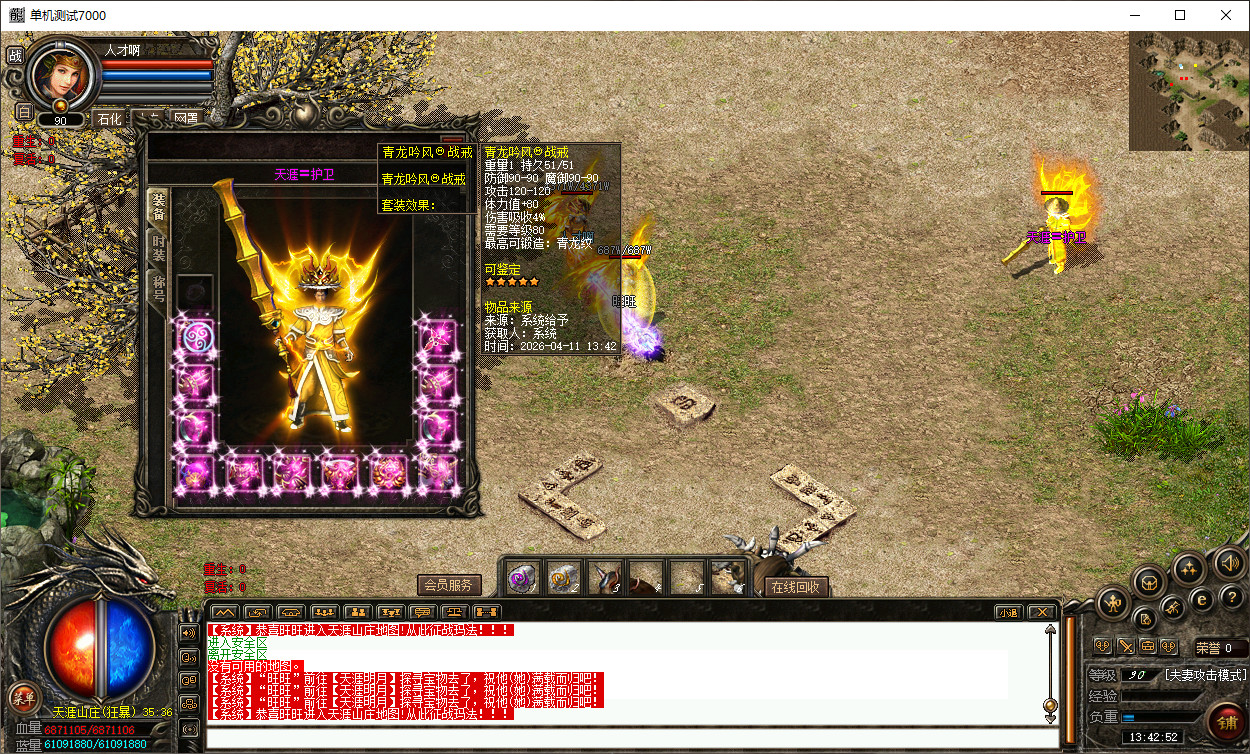The height and width of the screenshot is (754, 1250).
Task: Use the purple stone in hotbar slot 1
Action: point(522,577)
